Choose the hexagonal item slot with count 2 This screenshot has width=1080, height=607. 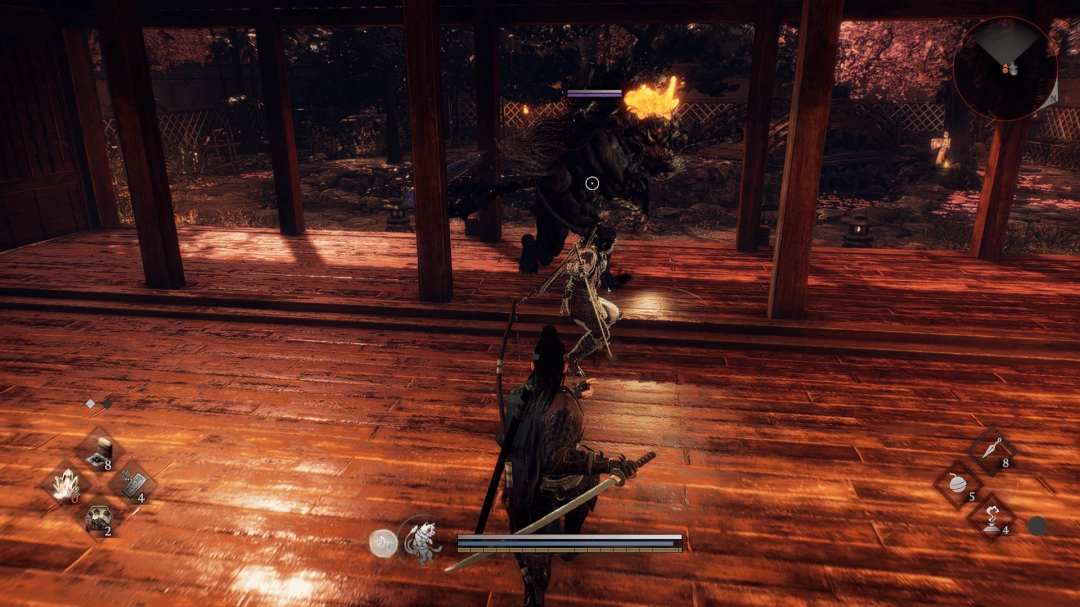click(x=99, y=518)
